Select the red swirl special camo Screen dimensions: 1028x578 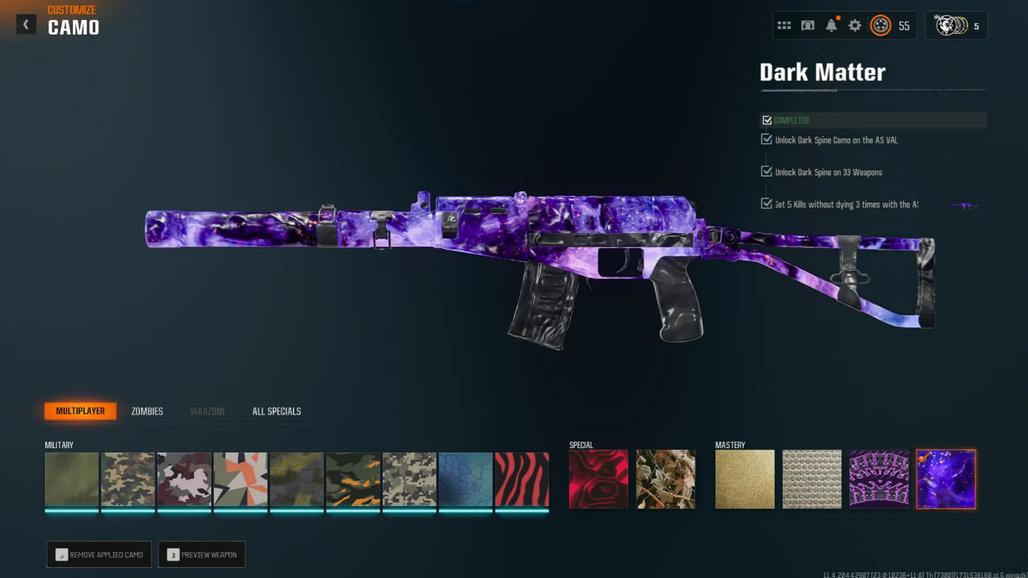pyautogui.click(x=598, y=479)
